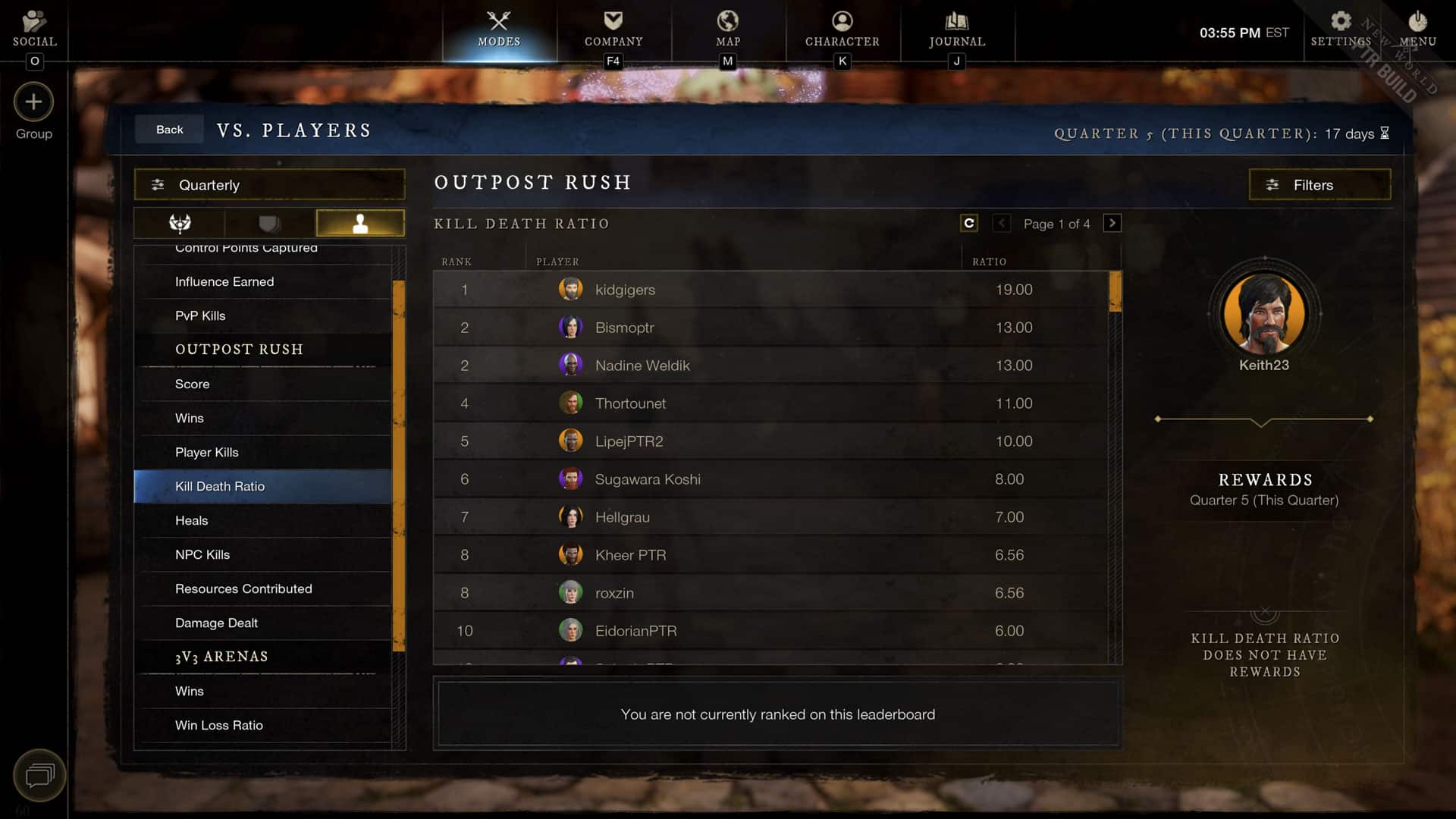1456x819 pixels.
Task: Click the Back button
Action: 168,129
